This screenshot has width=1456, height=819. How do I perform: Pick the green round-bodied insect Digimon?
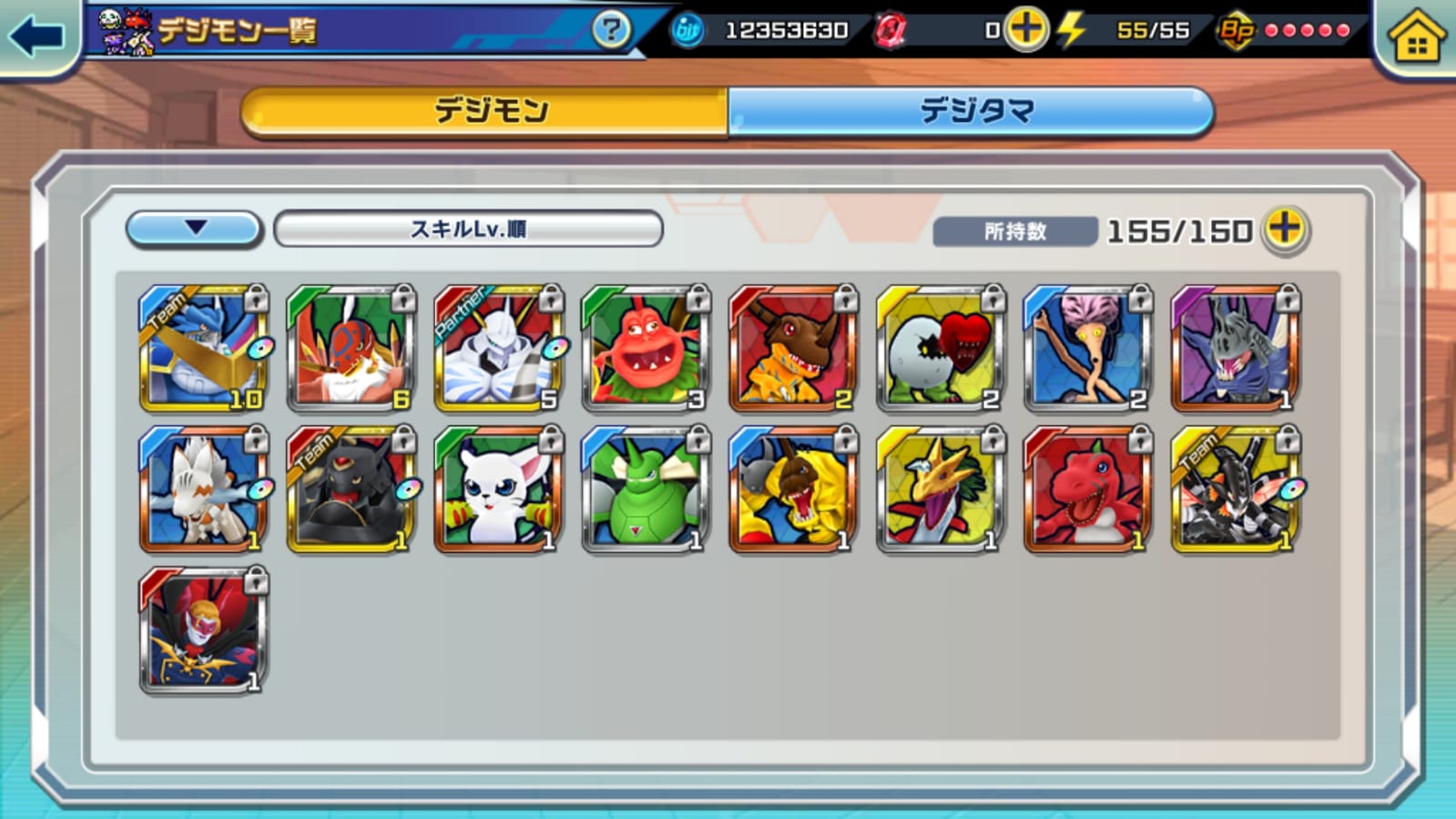[x=646, y=491]
